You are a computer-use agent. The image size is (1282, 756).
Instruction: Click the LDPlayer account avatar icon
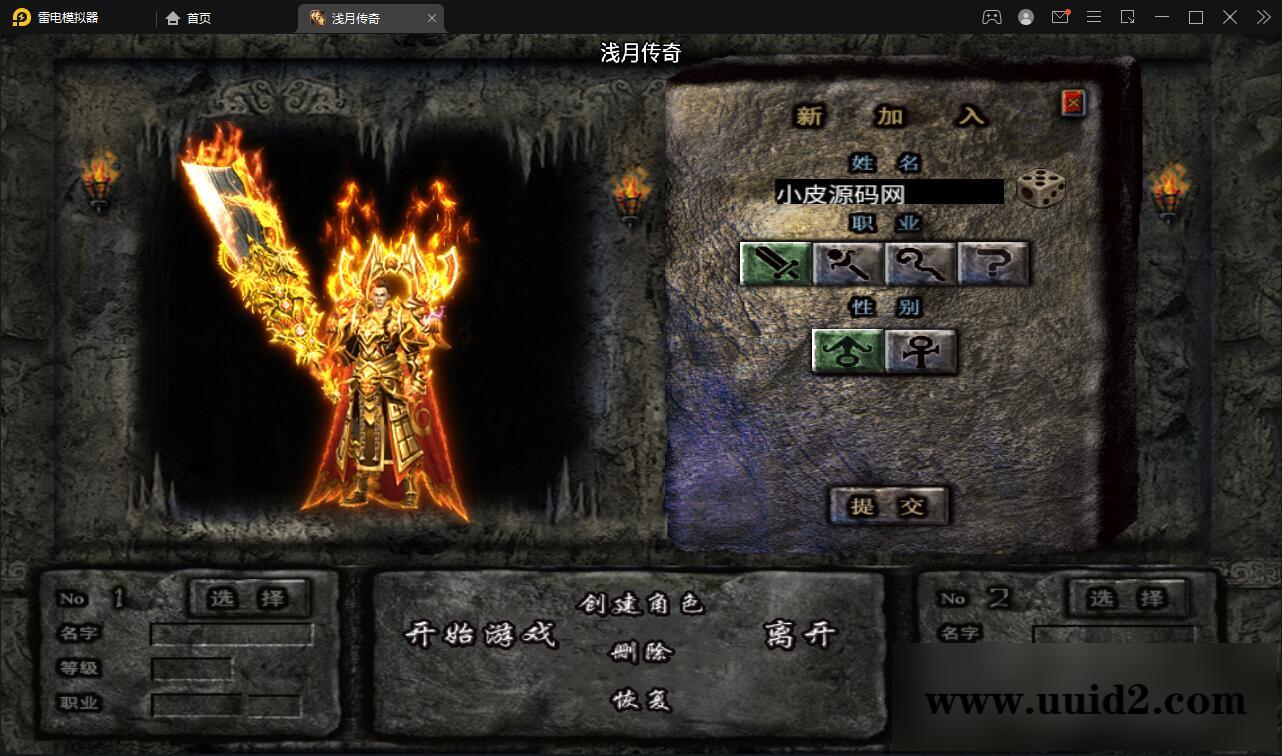[x=1026, y=17]
